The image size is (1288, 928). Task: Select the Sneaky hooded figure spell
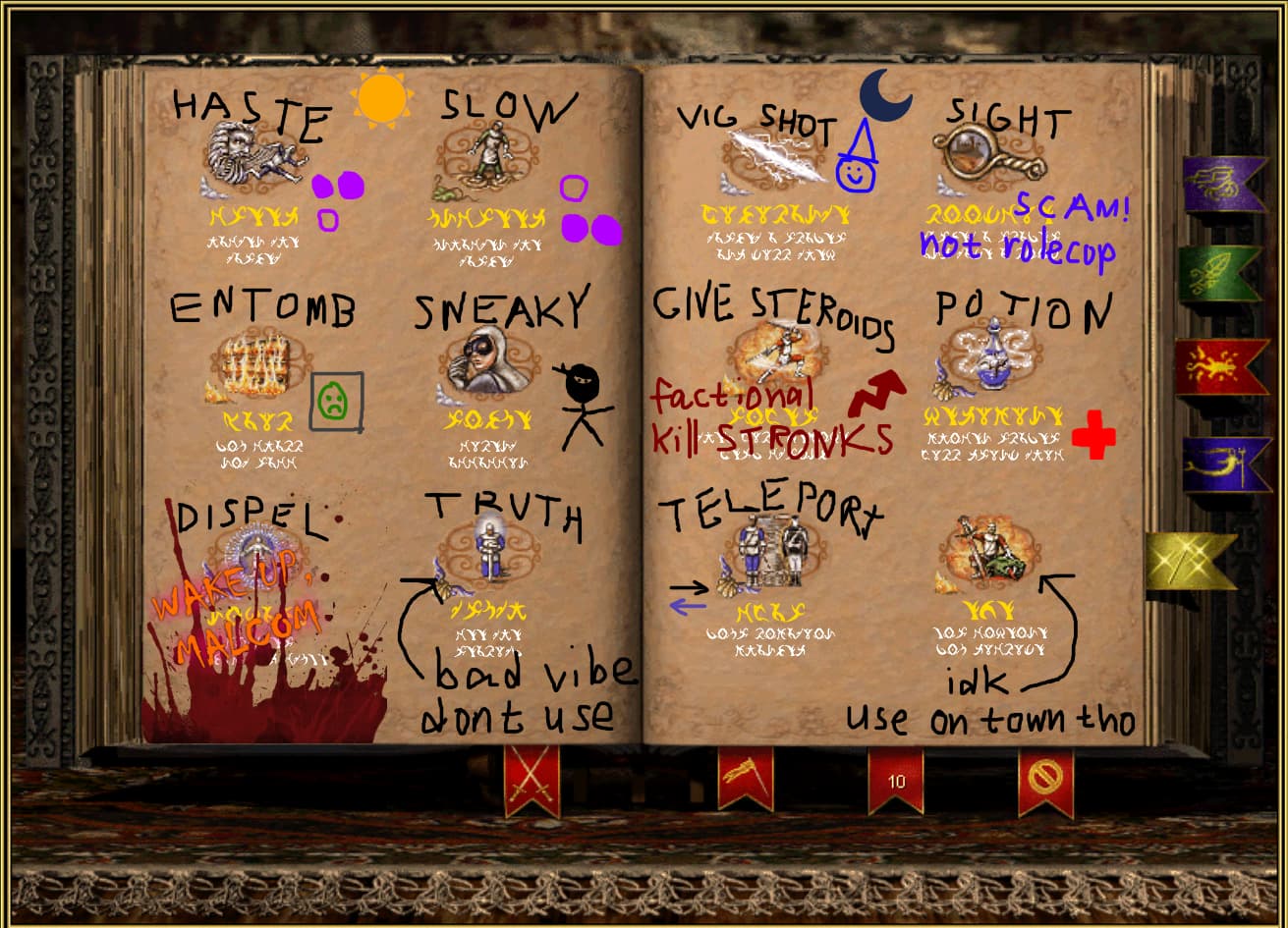[x=487, y=360]
